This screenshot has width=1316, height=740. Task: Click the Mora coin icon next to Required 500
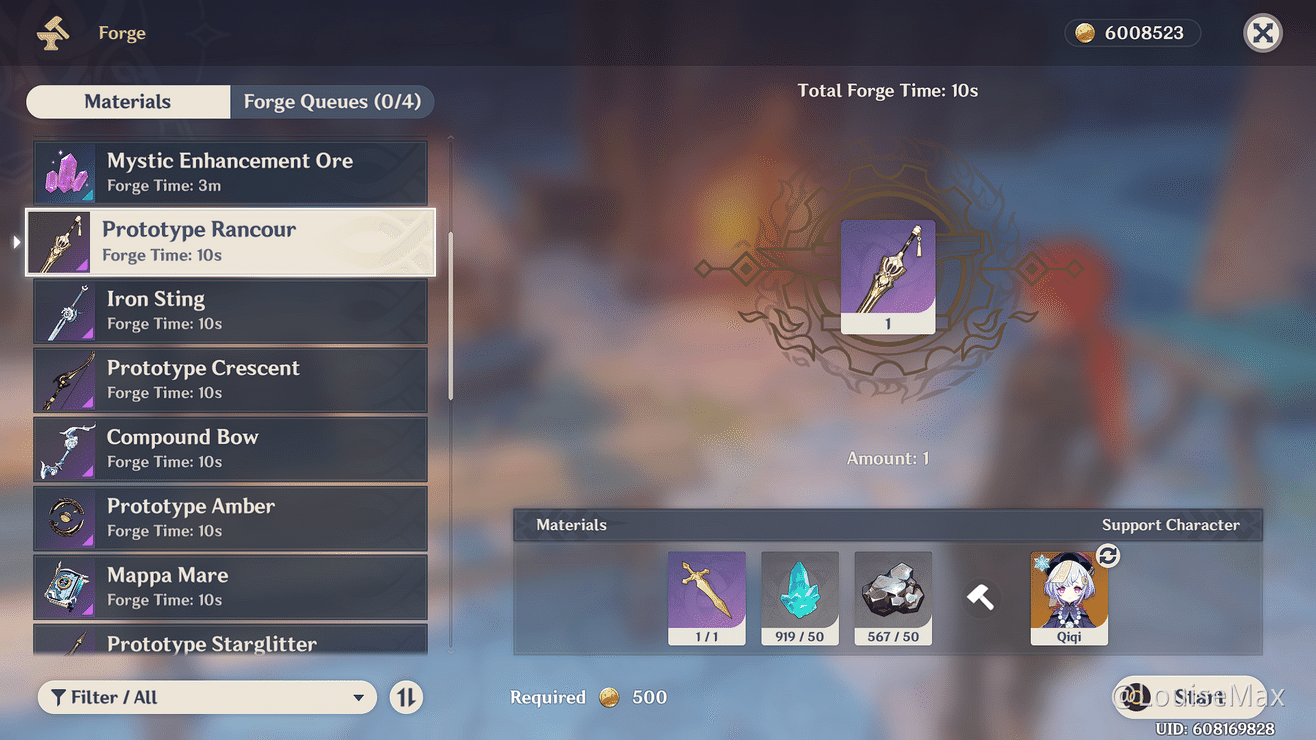pos(609,697)
